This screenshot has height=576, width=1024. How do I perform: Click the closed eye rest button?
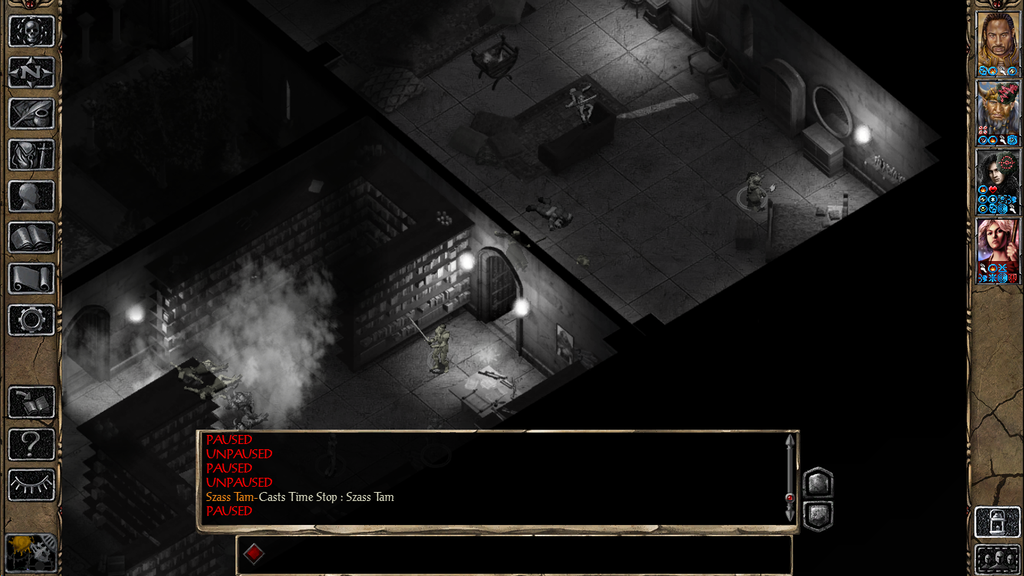click(x=31, y=485)
